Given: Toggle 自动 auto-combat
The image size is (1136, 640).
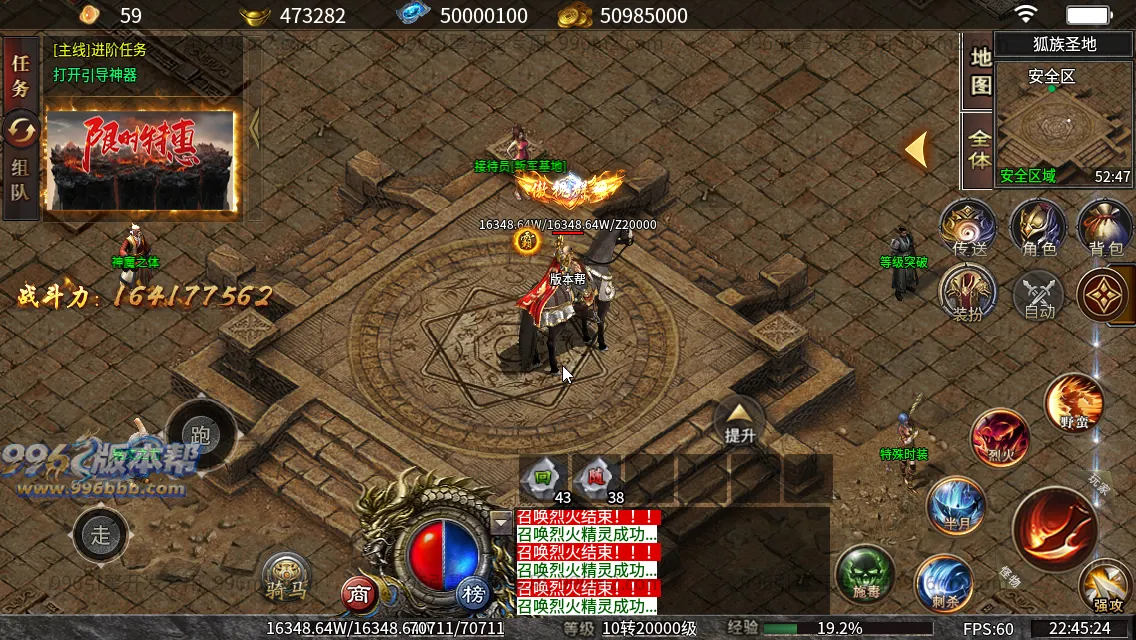Looking at the screenshot, I should tap(1039, 296).
